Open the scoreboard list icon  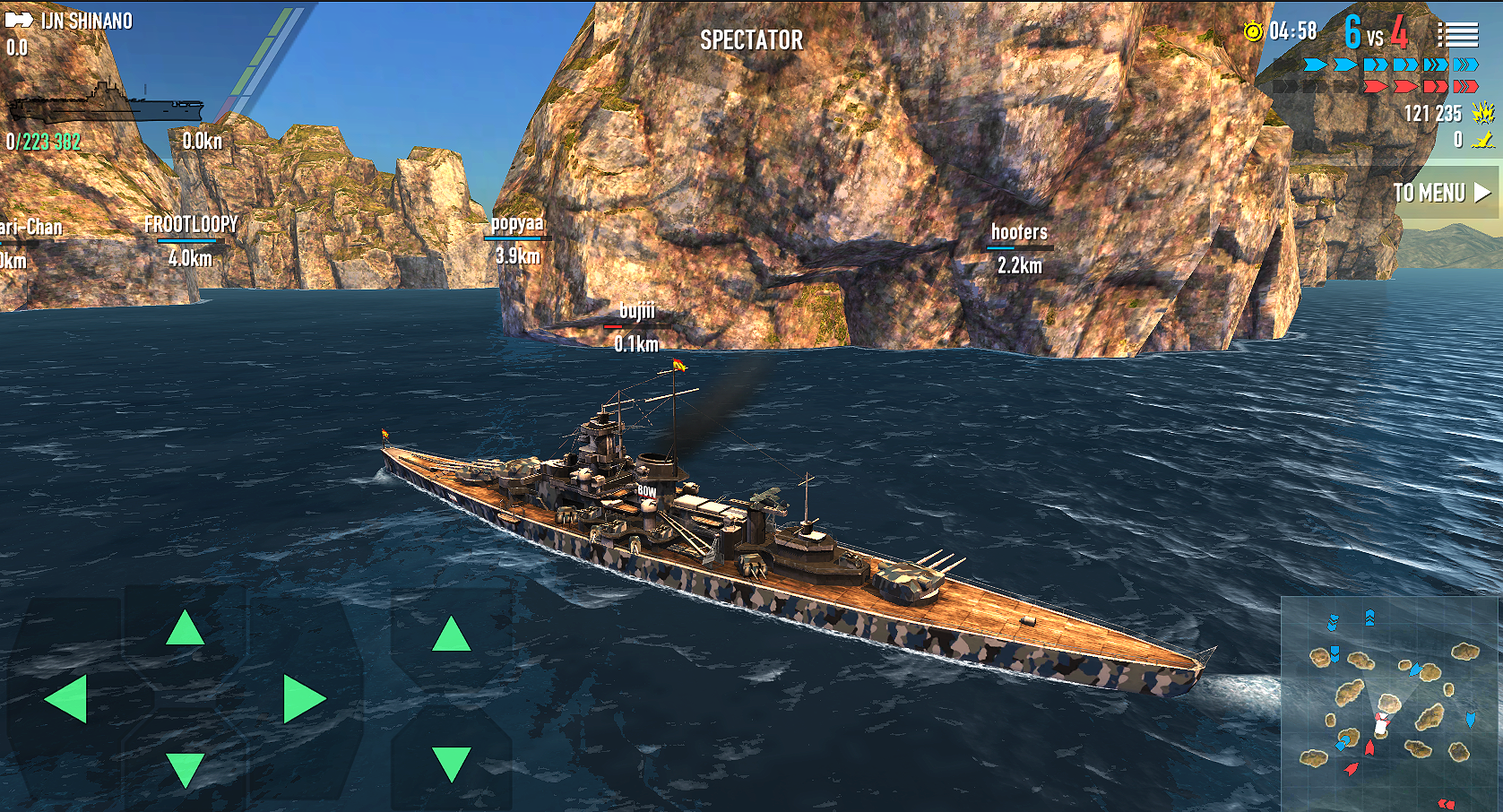tap(1457, 34)
